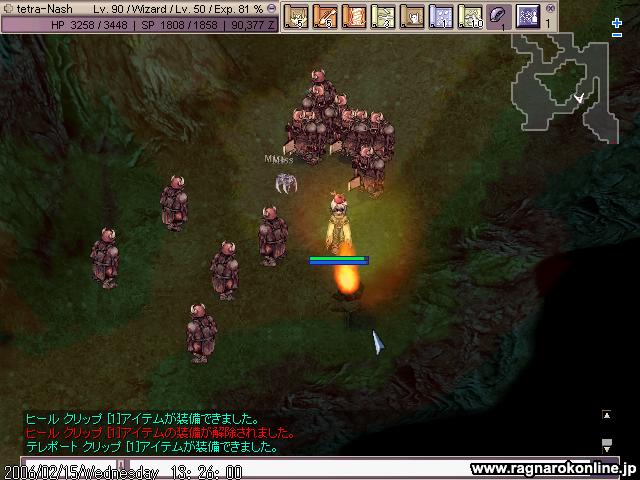Select the blue scroll hotbar slot
This screenshot has height=480, width=640.
(441, 16)
